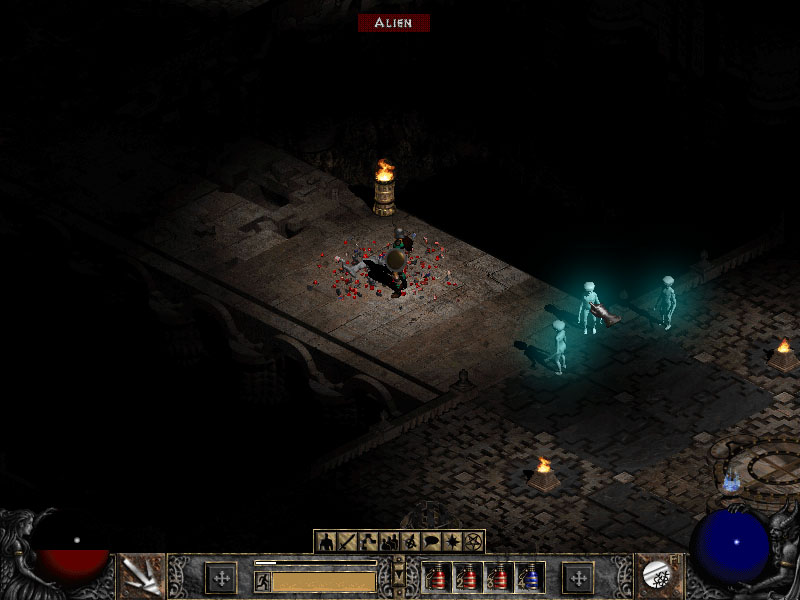Toggle the automap icon
The image size is (800, 600).
pyautogui.click(x=410, y=542)
